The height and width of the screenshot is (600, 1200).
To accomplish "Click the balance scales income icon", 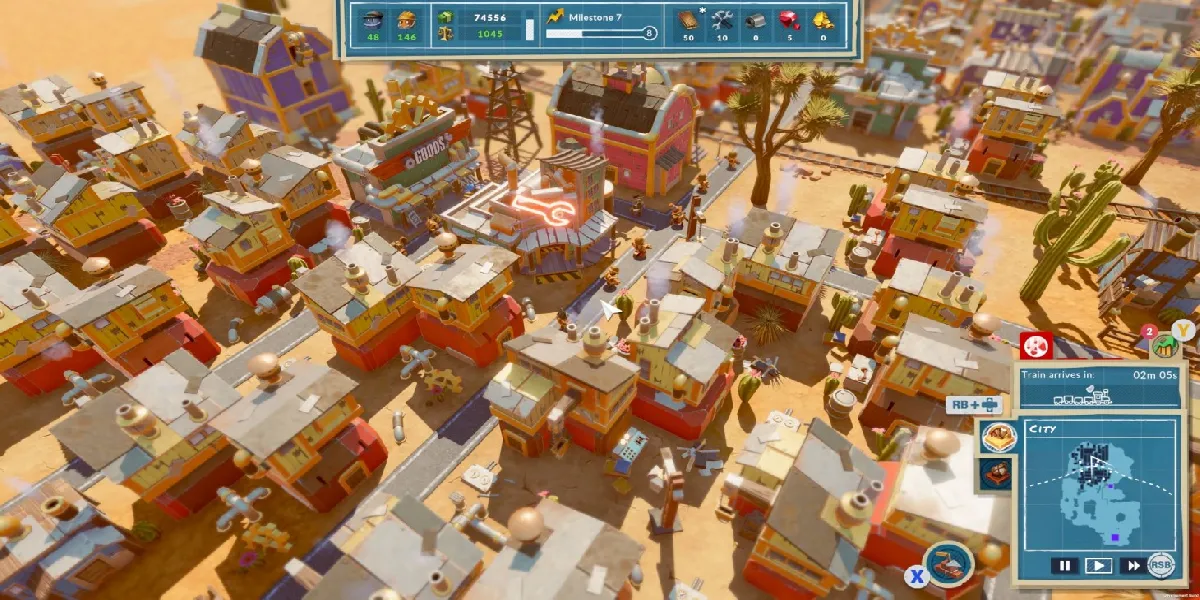I will [x=445, y=33].
